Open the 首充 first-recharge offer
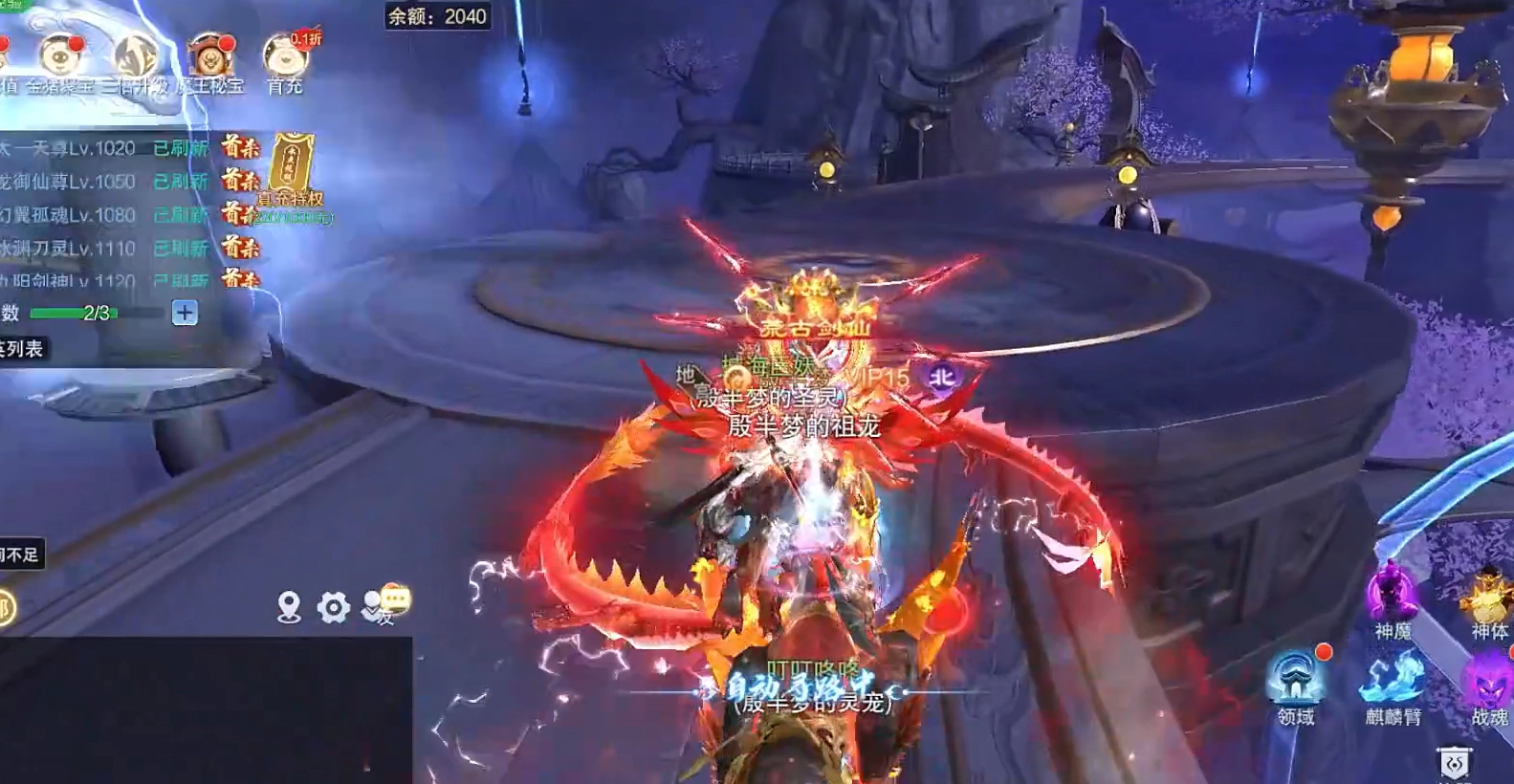The height and width of the screenshot is (784, 1514). [x=284, y=60]
